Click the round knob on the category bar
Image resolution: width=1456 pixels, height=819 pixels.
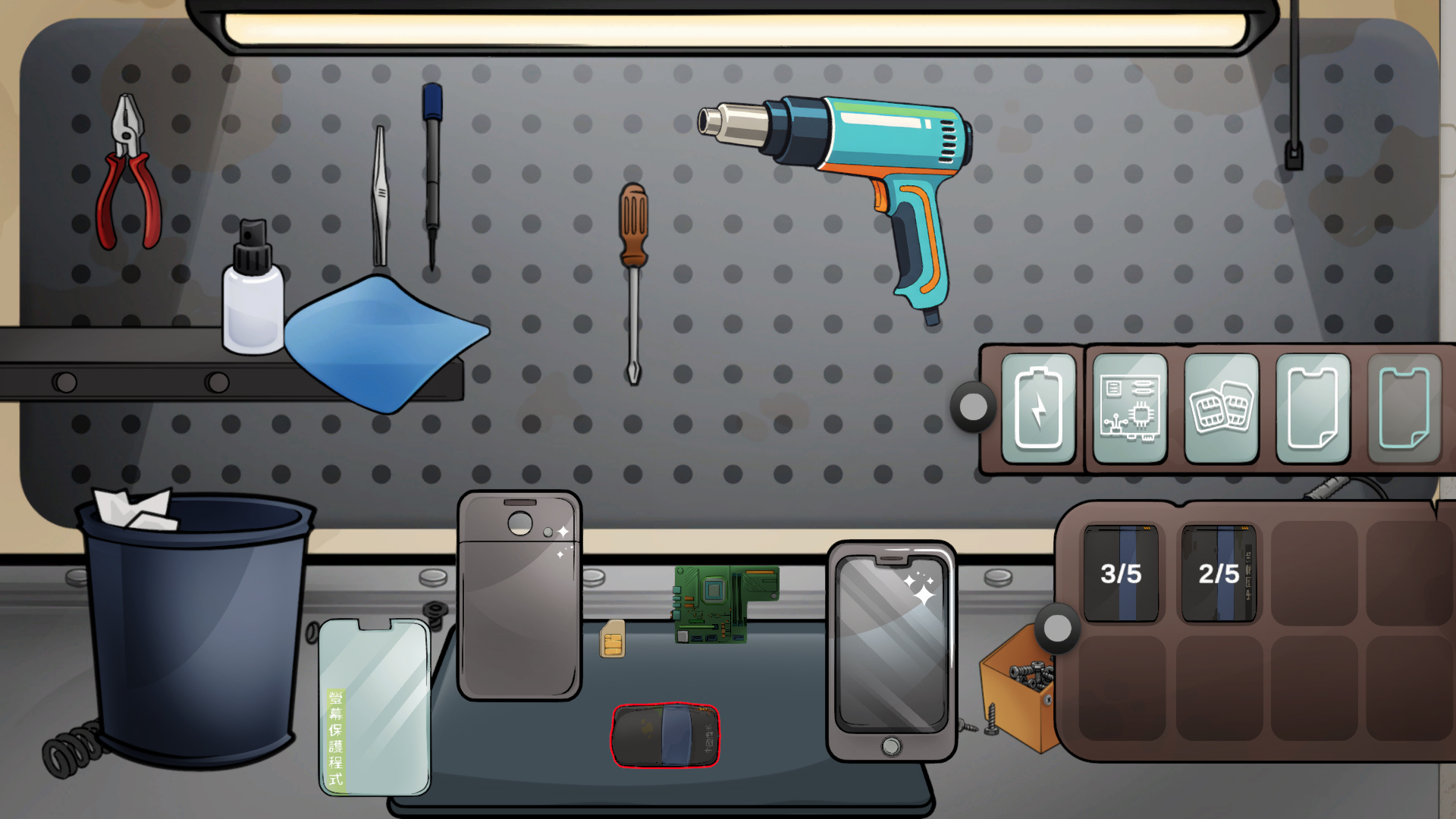pyautogui.click(x=974, y=407)
